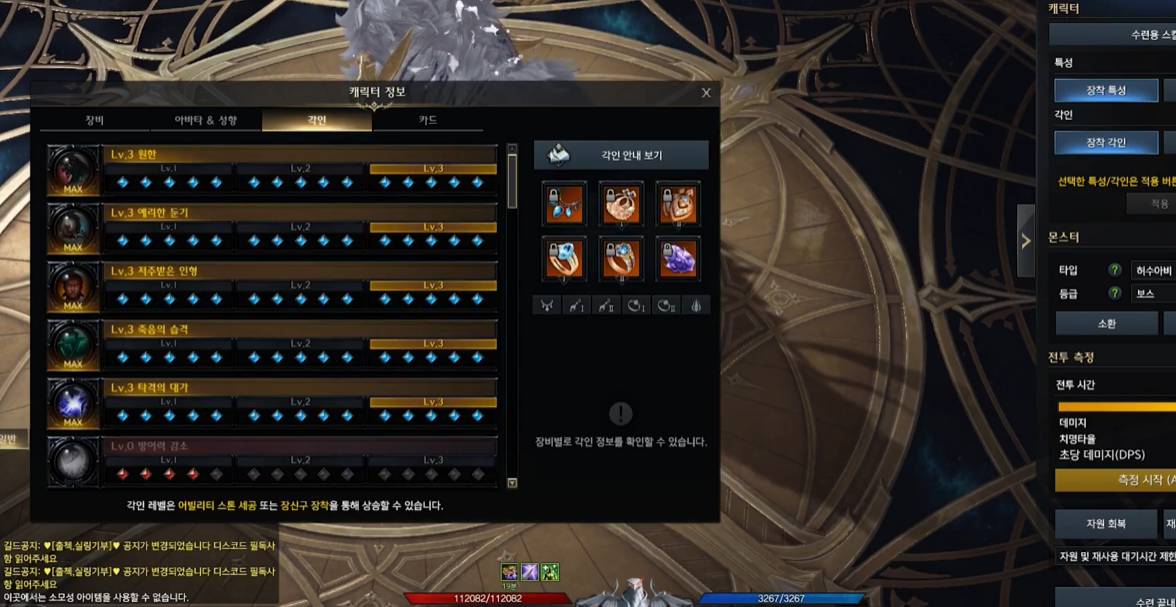Screen dimensions: 1176x607
Task: Click the 각인 안내 보기 button
Action: click(621, 155)
